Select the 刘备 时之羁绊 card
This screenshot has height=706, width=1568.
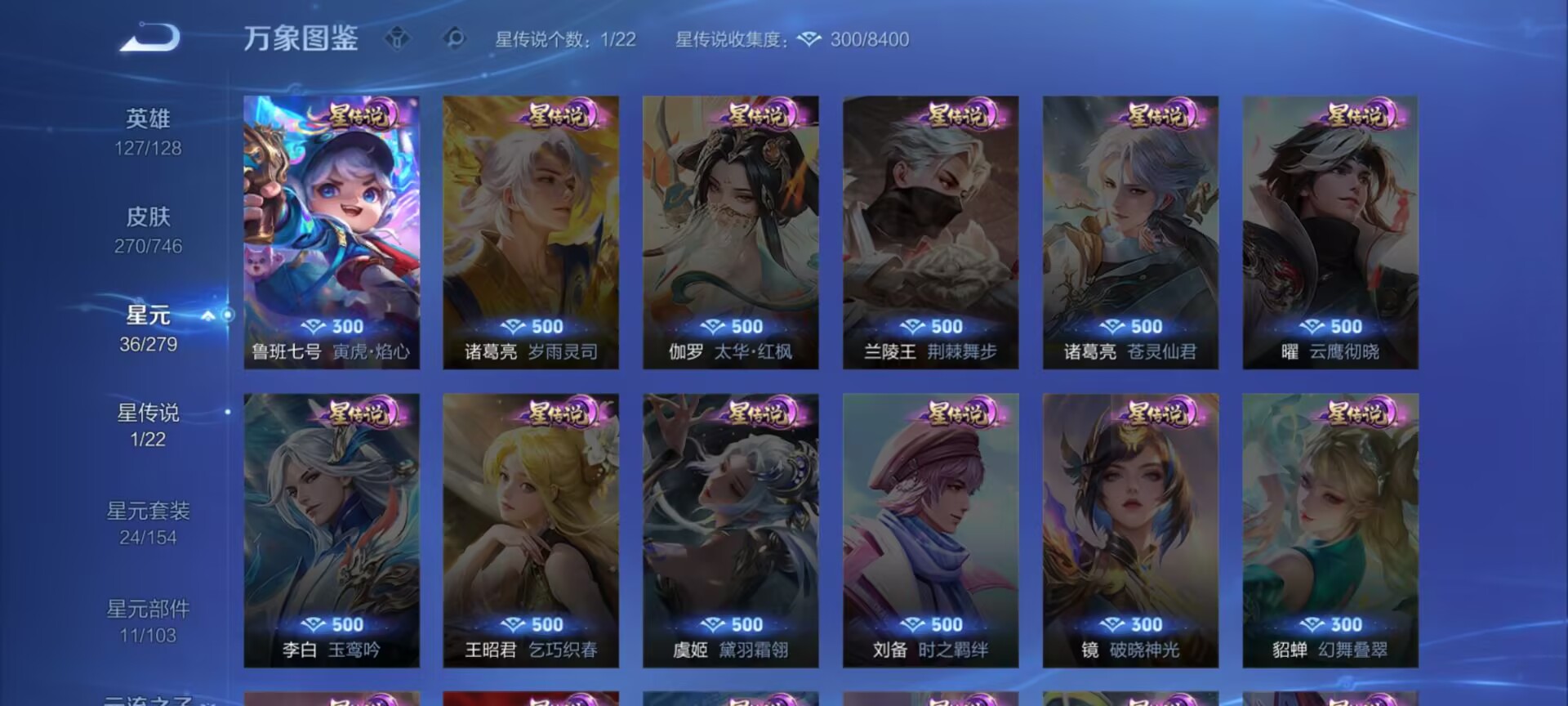click(x=931, y=531)
